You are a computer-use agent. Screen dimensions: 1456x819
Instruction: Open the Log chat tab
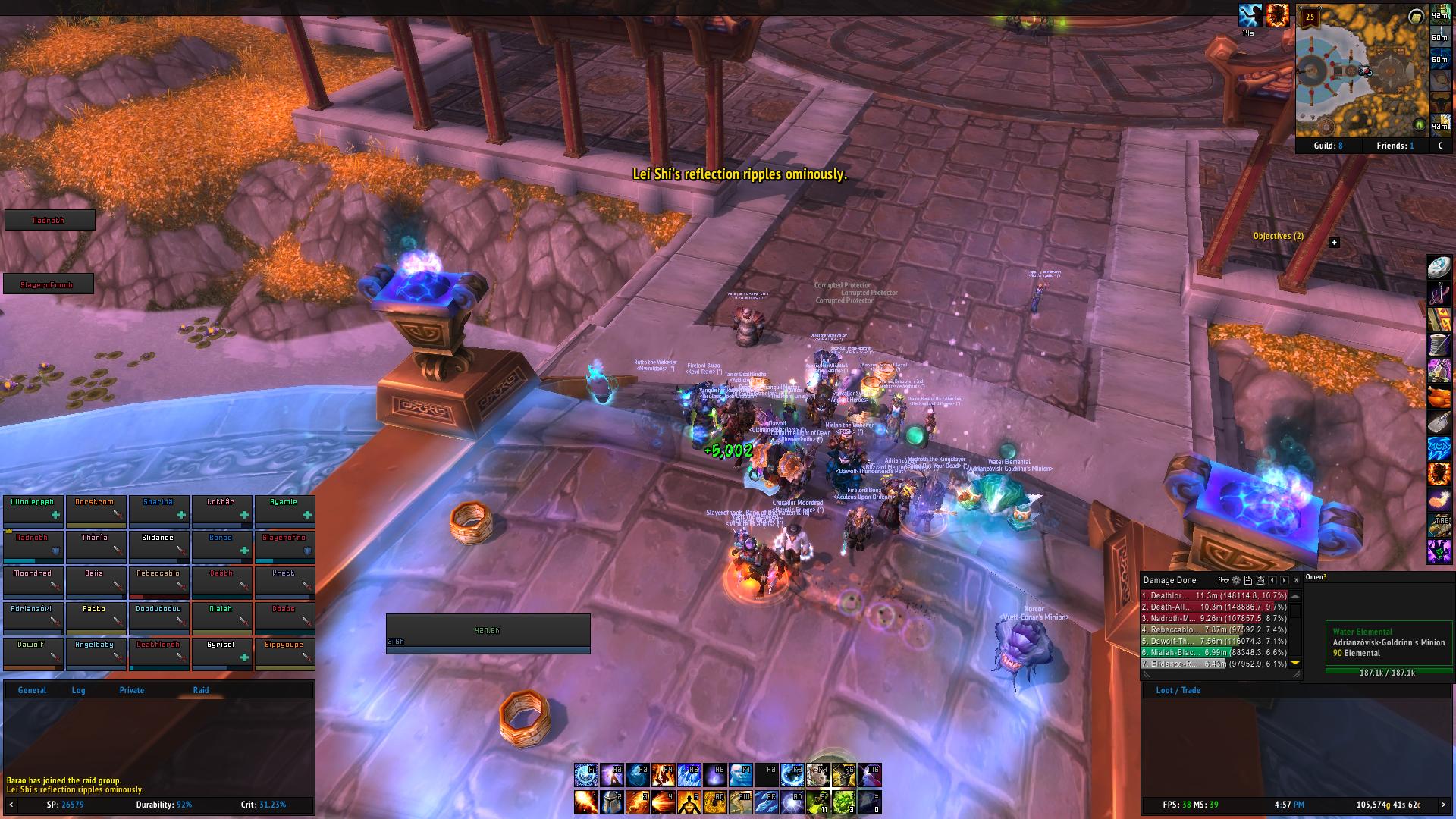click(78, 690)
